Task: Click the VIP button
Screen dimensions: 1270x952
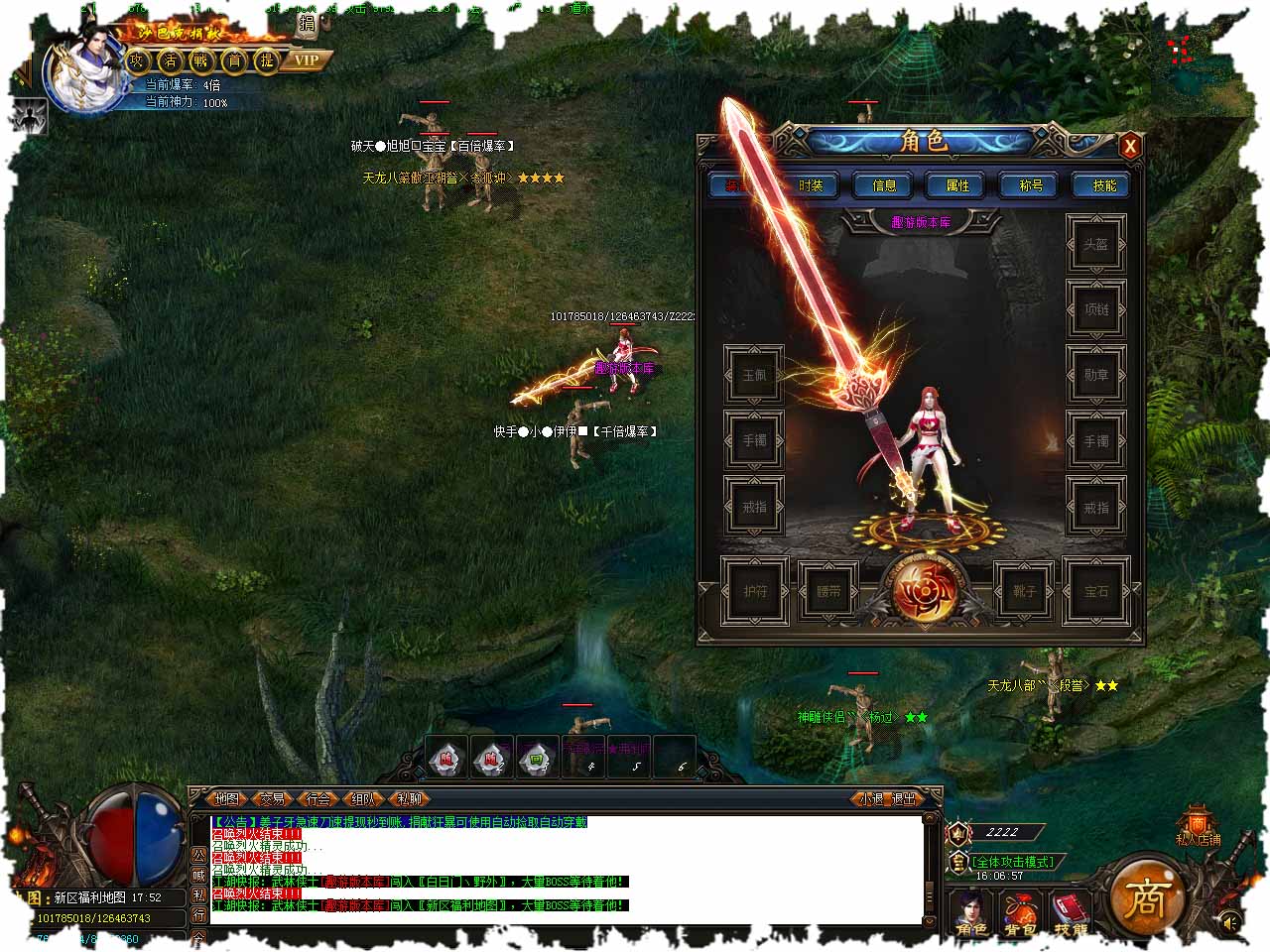Action: click(x=307, y=59)
